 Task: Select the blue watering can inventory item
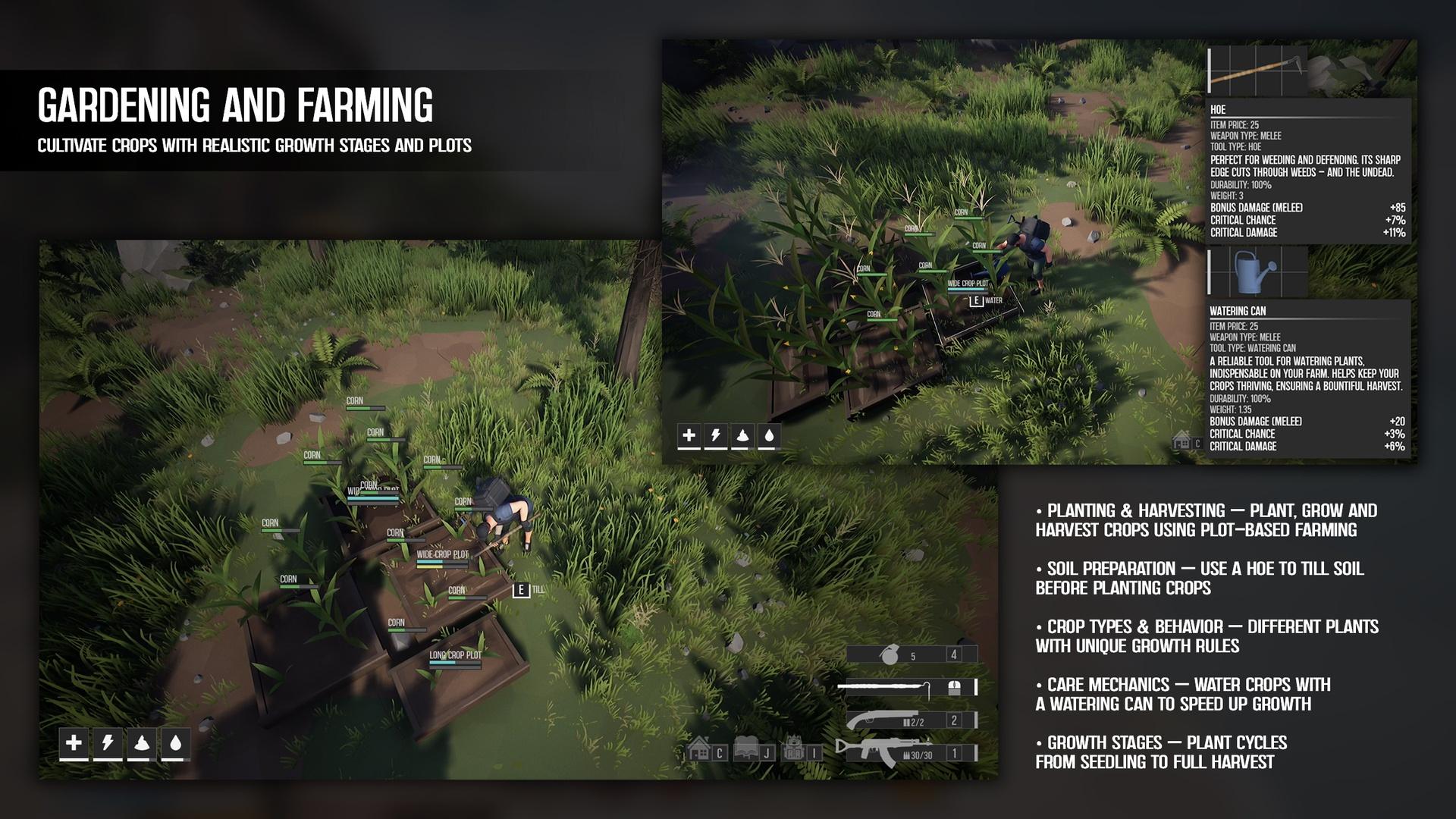(x=1255, y=271)
